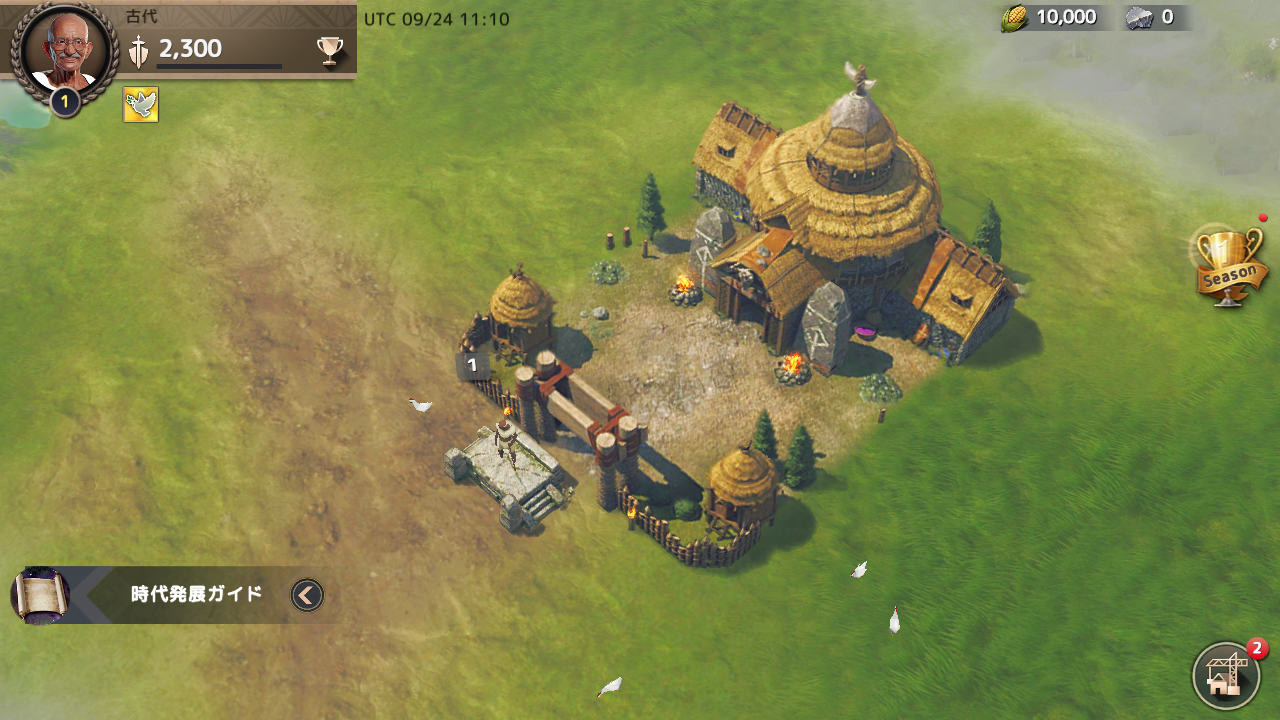Open the leader portrait profile
1280x720 pixels.
(x=65, y=50)
